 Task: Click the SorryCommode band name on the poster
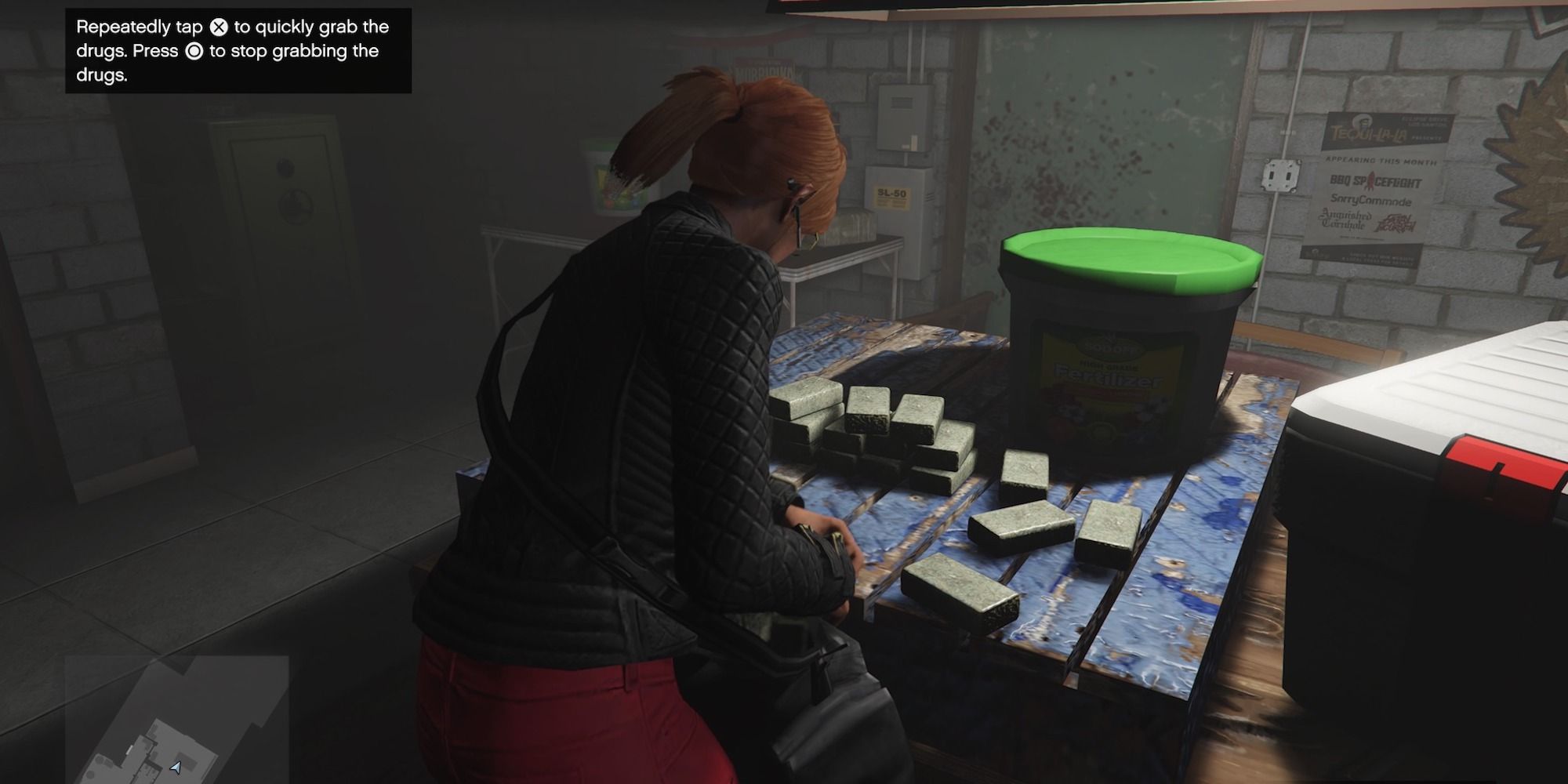coord(1370,201)
